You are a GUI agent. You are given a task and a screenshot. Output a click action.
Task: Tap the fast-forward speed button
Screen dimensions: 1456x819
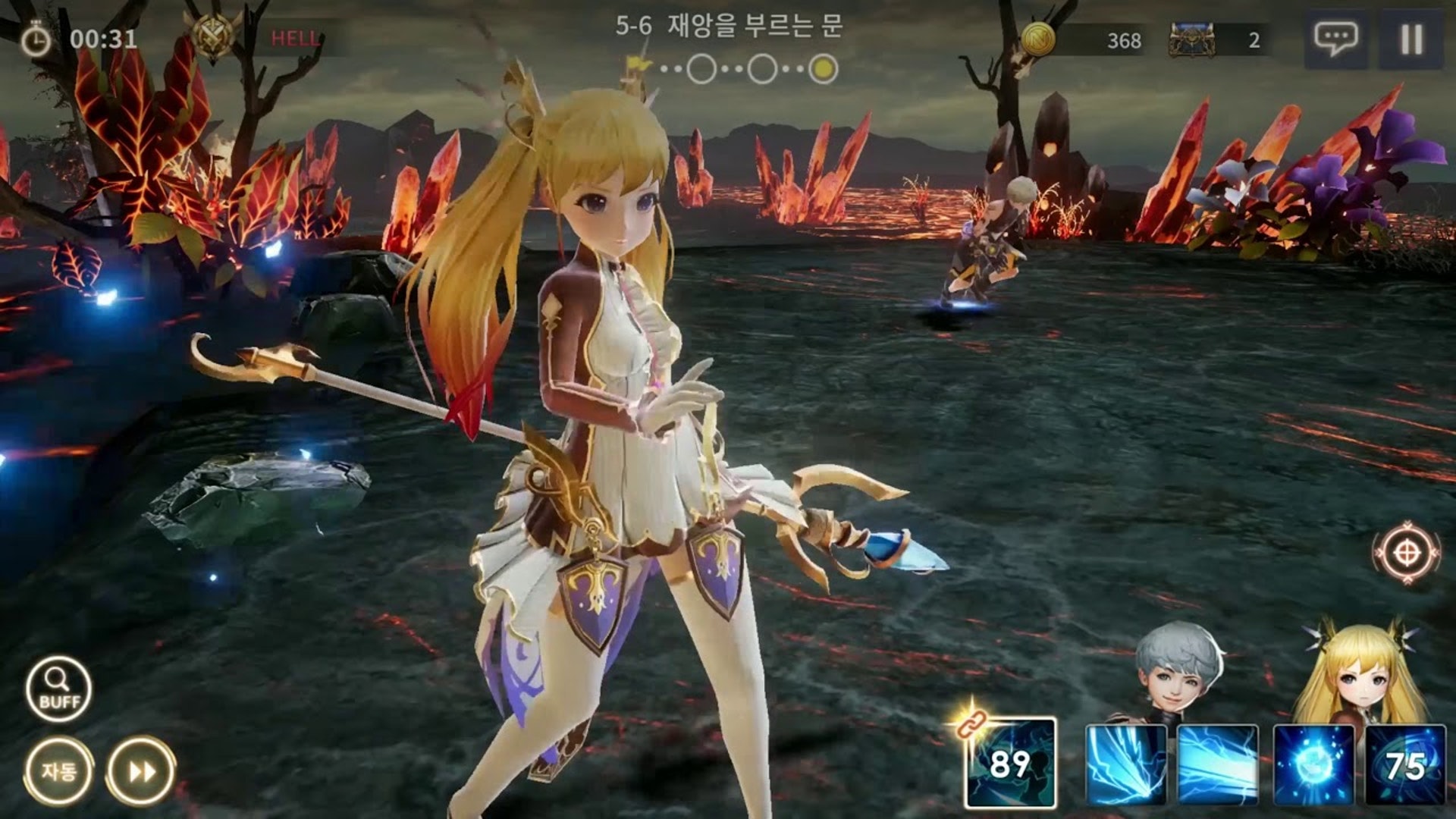click(x=141, y=771)
